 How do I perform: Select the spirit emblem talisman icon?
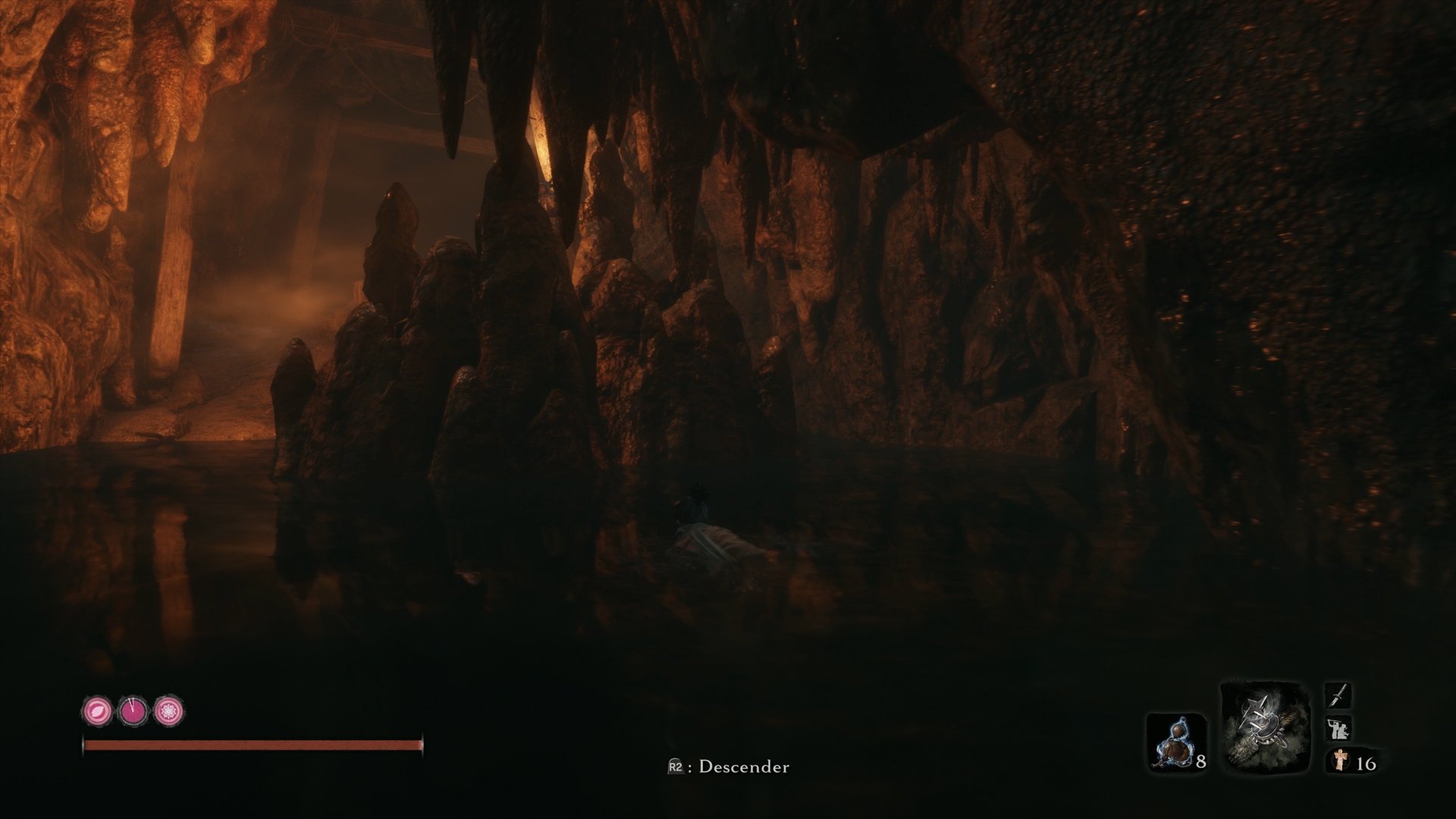click(x=1341, y=761)
